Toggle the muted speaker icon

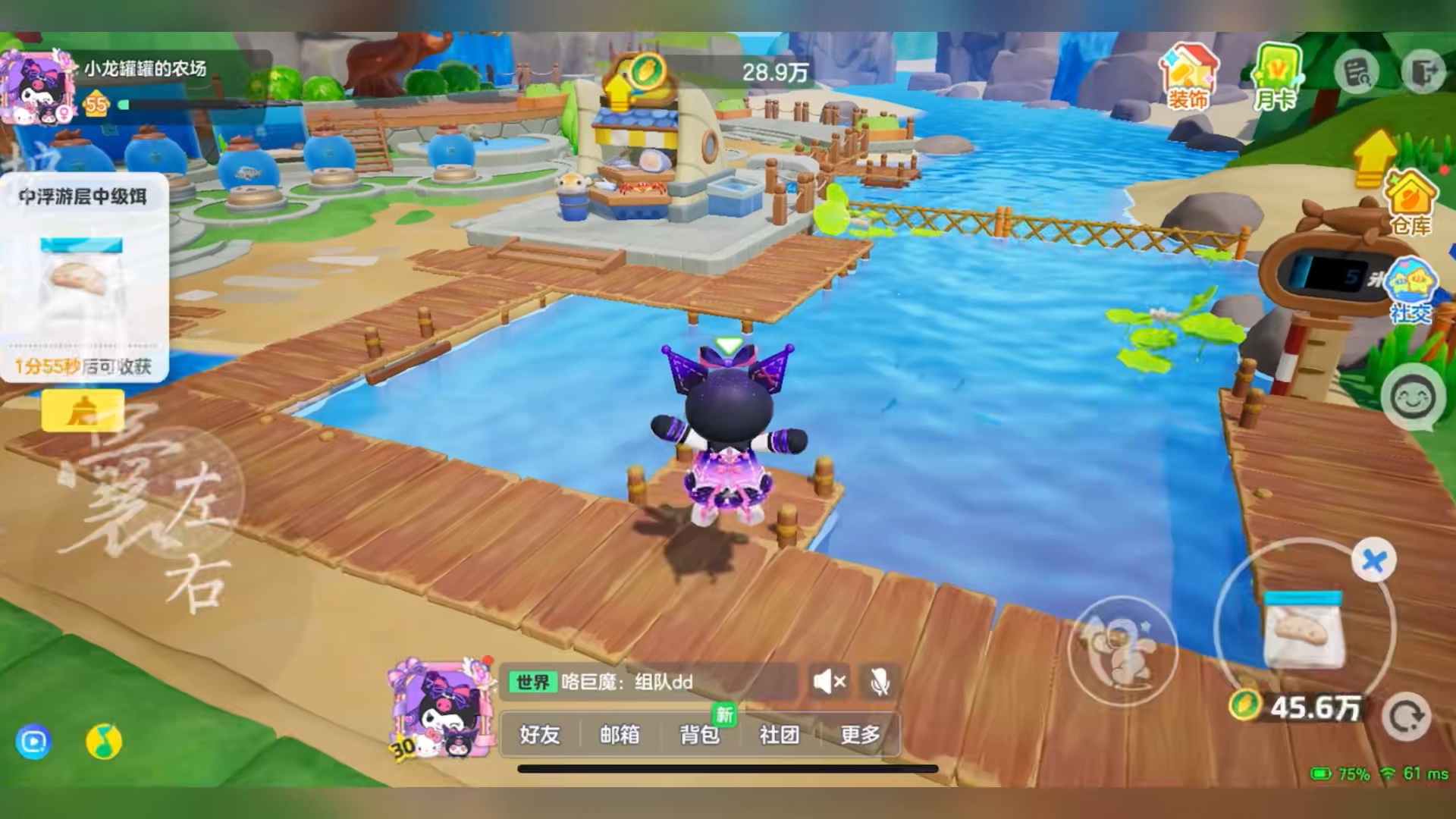pyautogui.click(x=829, y=682)
